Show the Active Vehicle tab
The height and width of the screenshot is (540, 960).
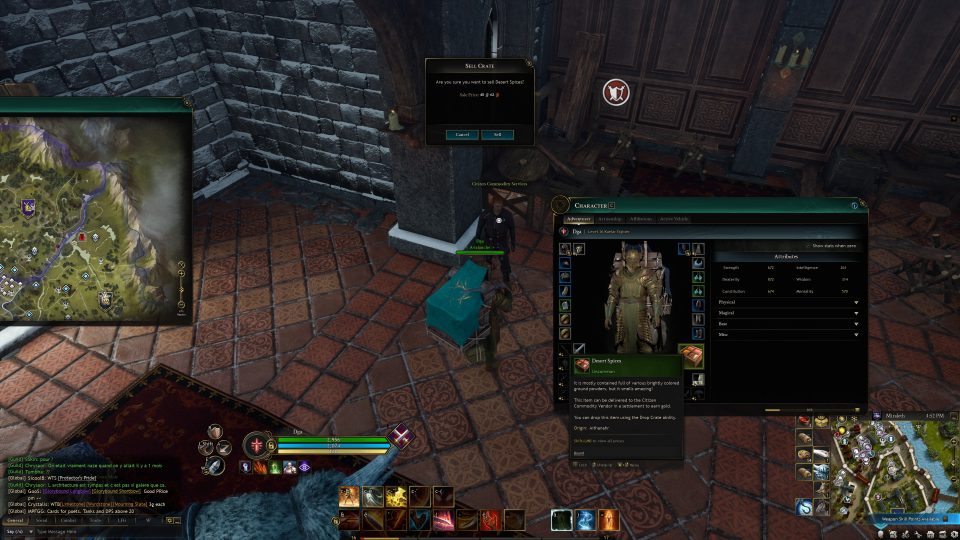(674, 218)
